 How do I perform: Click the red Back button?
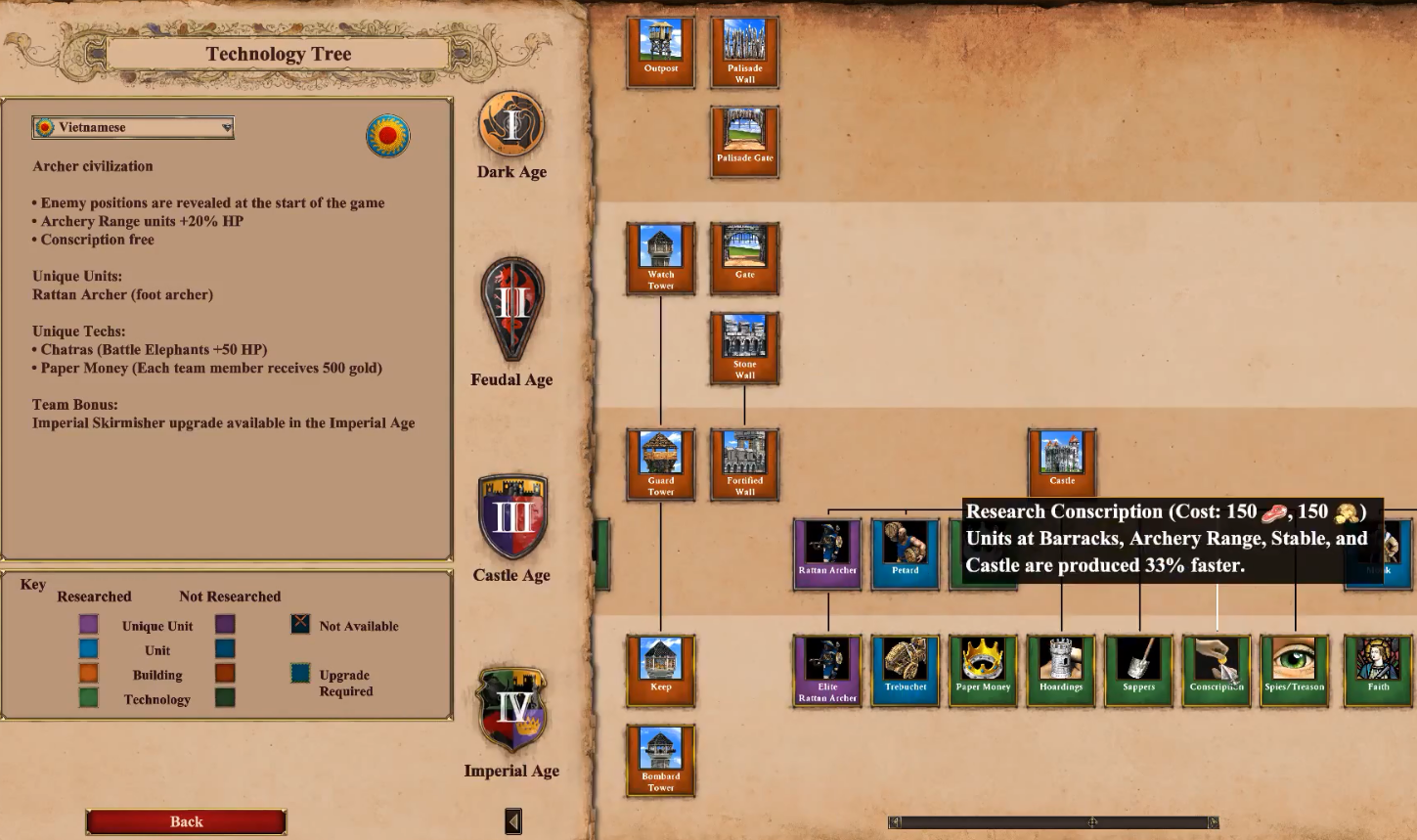point(186,821)
